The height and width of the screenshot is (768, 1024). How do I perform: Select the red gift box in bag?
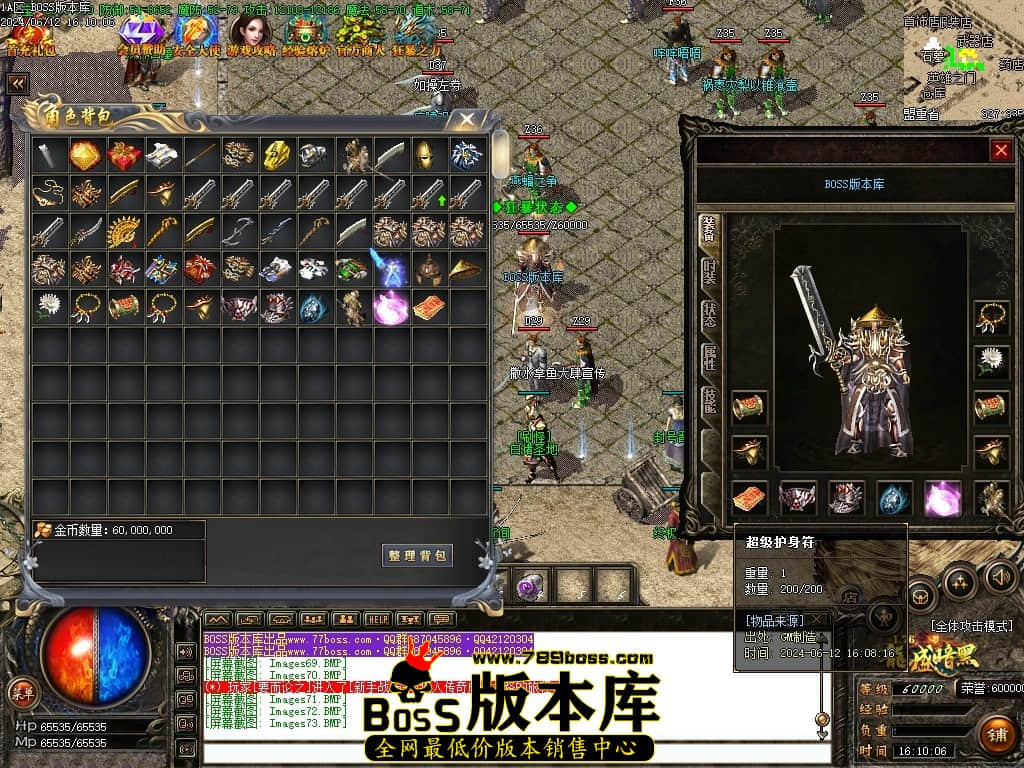125,155
